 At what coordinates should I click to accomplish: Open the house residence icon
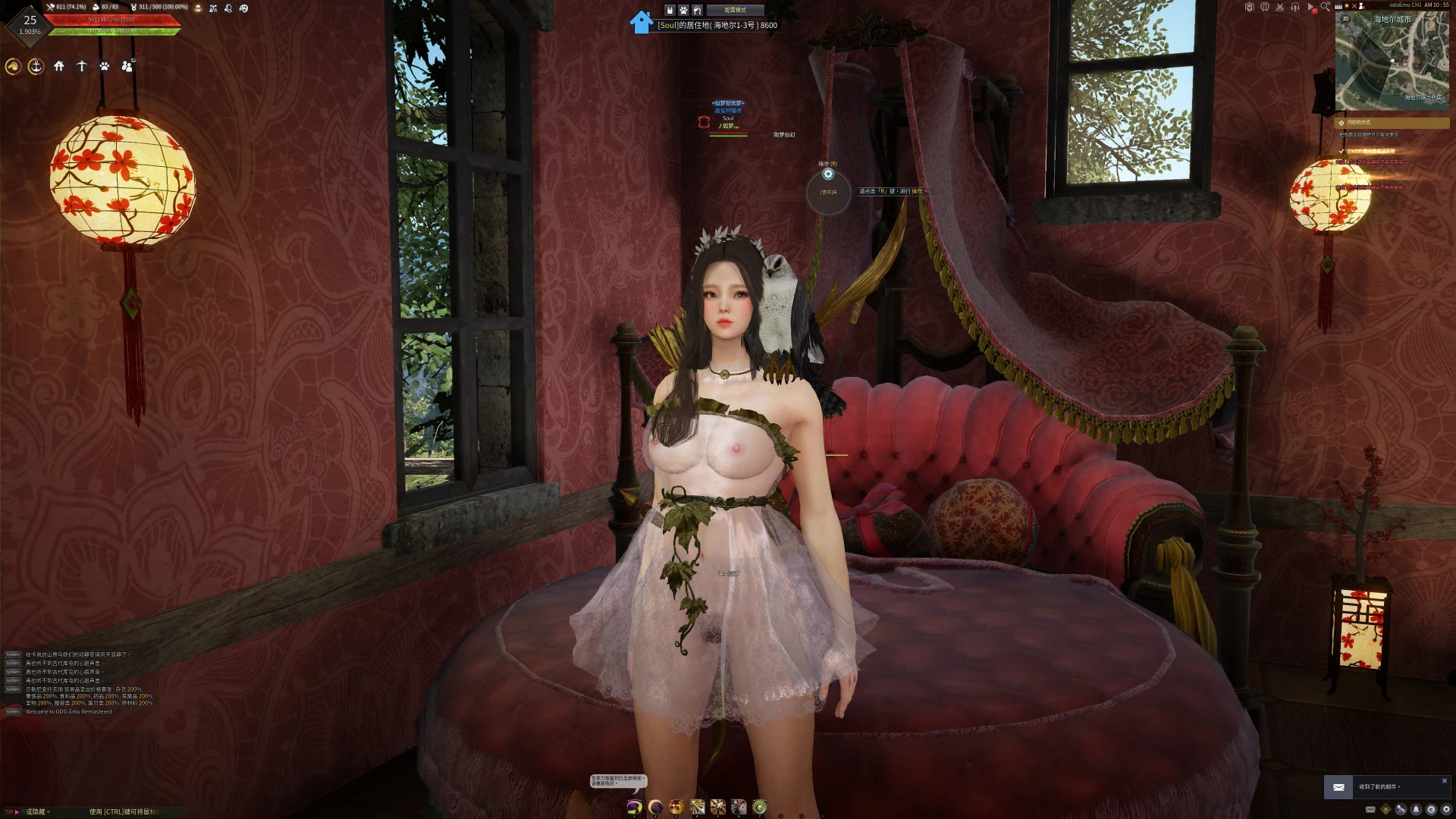click(x=59, y=67)
